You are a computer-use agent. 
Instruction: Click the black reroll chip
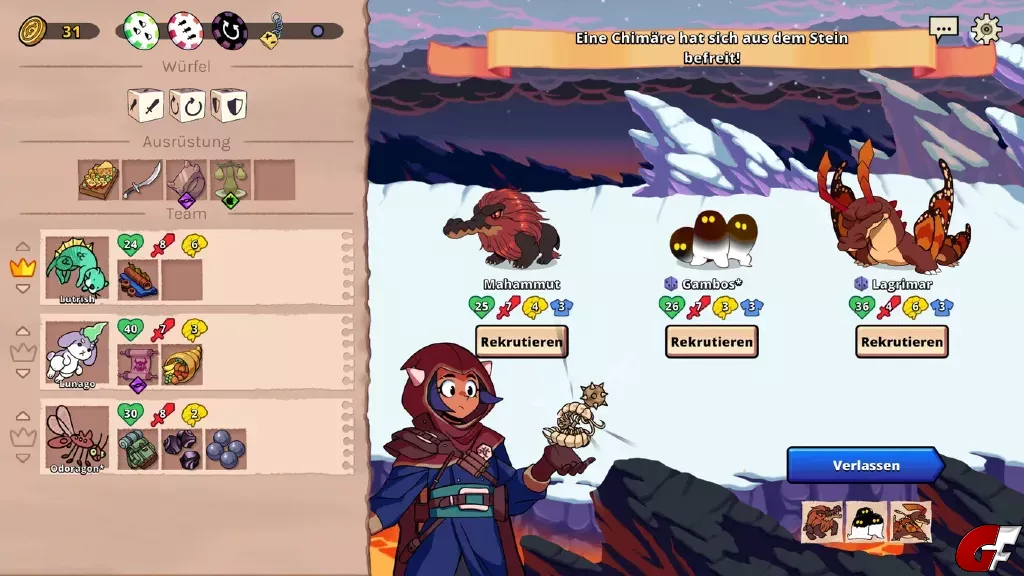coord(229,30)
